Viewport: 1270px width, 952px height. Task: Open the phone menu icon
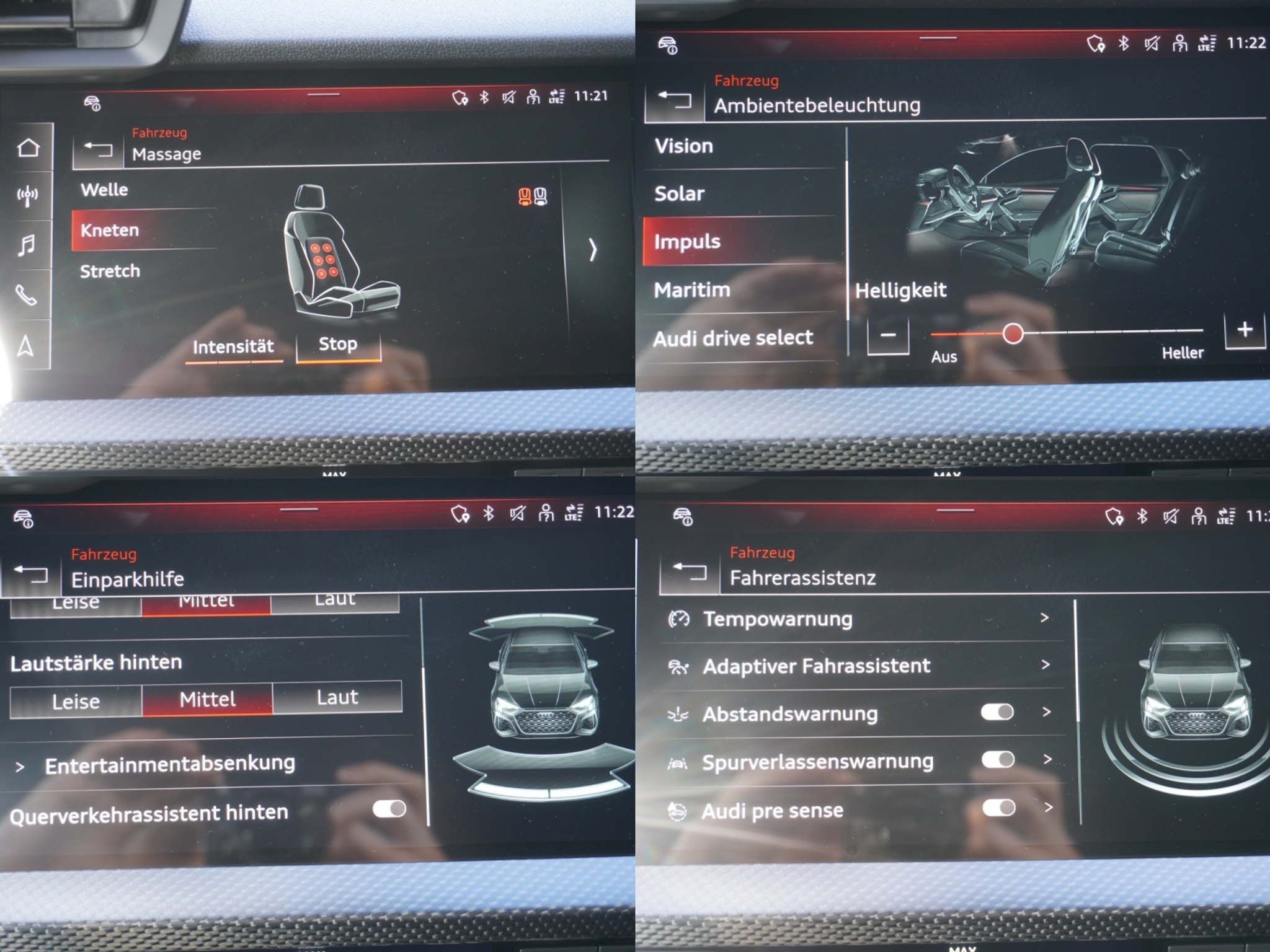tap(27, 295)
